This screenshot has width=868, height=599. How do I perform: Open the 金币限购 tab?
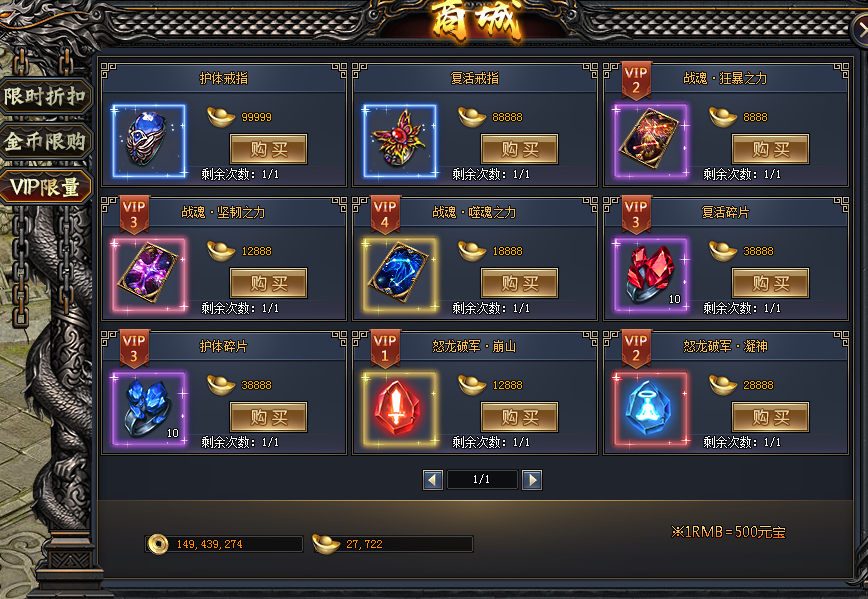coord(46,141)
